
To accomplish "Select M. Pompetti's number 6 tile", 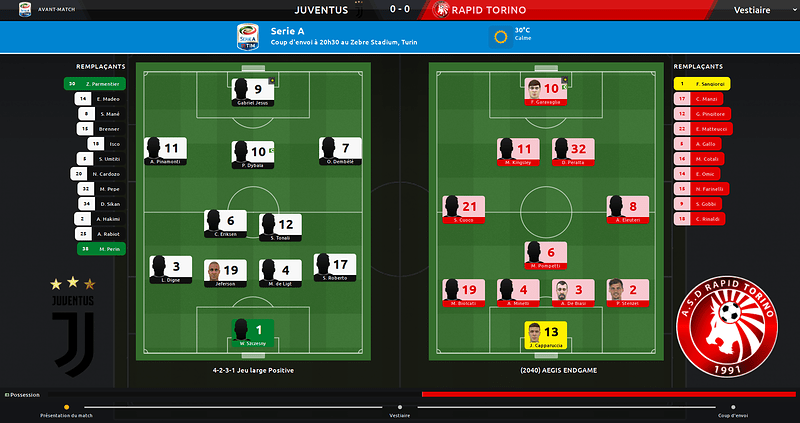I will click(545, 257).
